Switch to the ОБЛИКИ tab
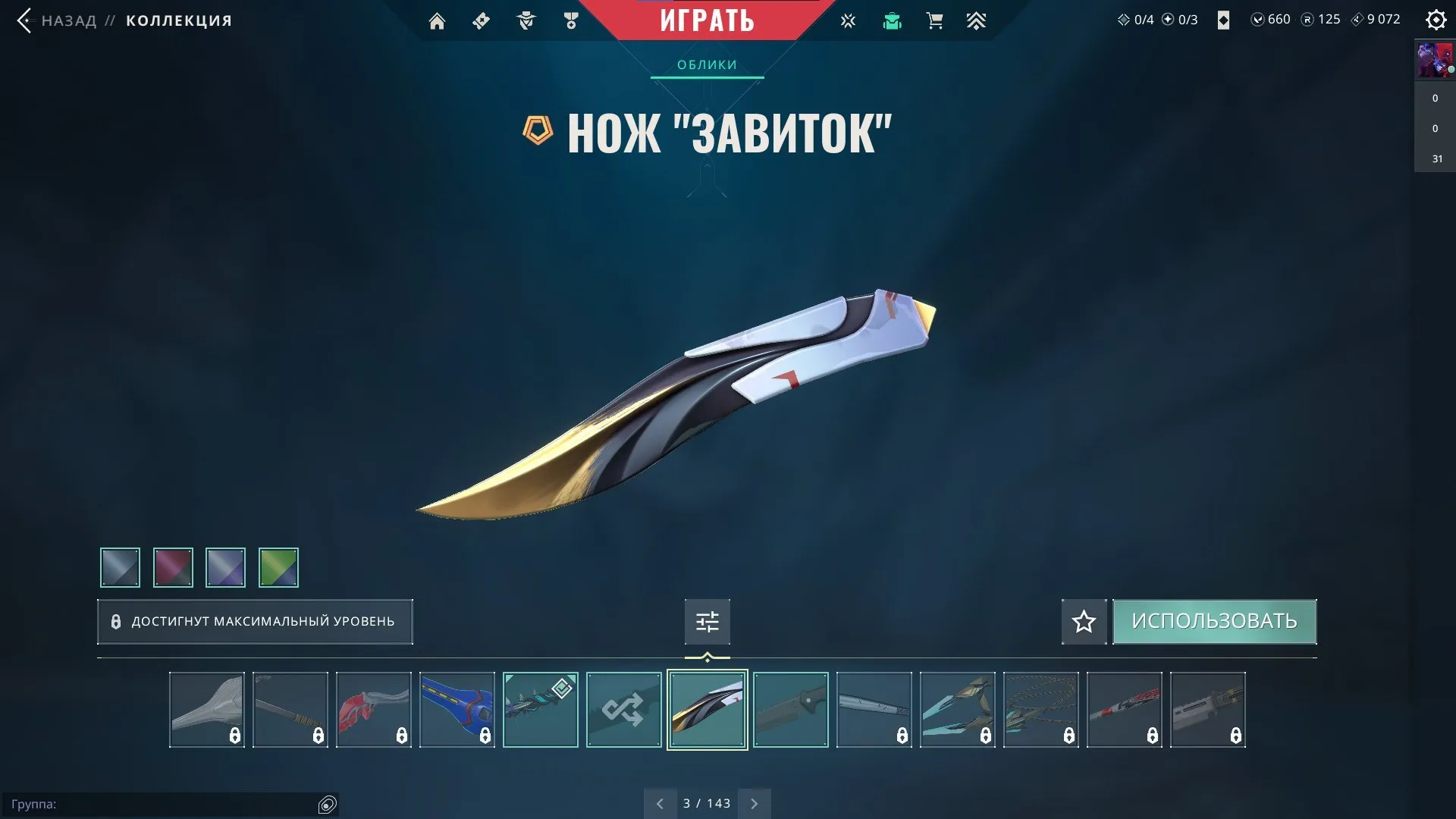Screen dimensions: 1456x819 coord(706,64)
